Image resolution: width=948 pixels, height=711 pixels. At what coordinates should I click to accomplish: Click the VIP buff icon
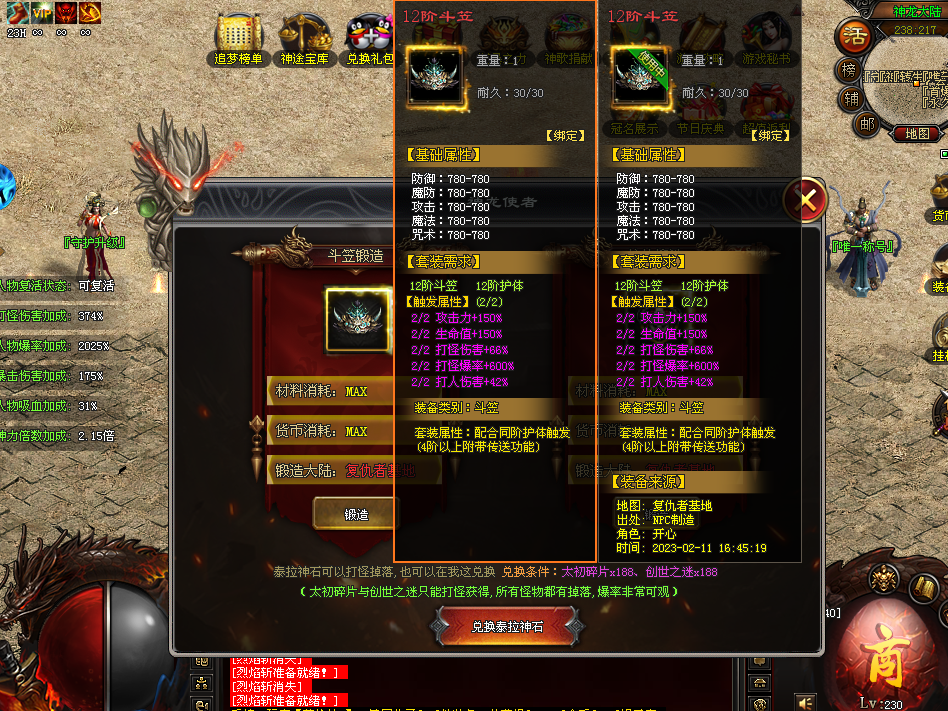42,12
